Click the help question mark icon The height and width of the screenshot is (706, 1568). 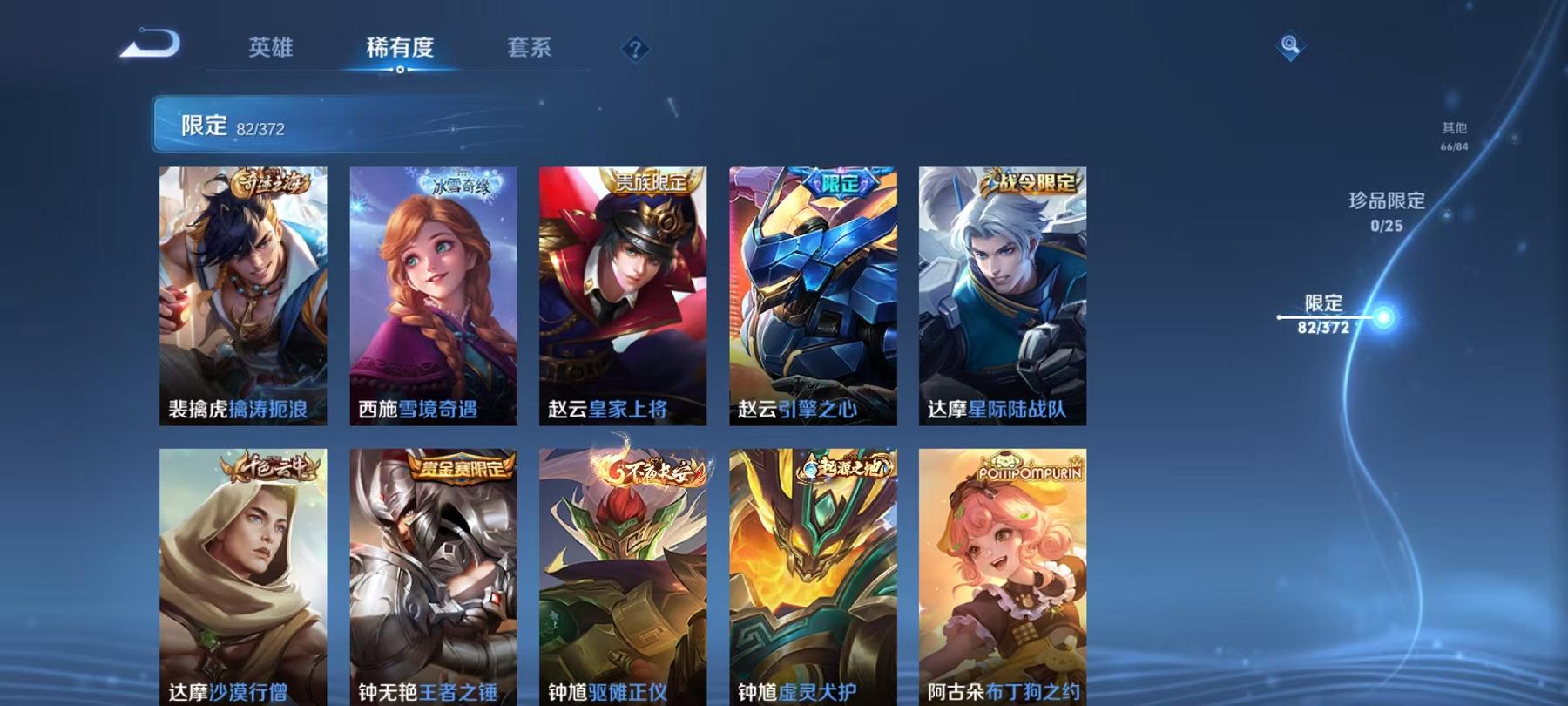(635, 50)
